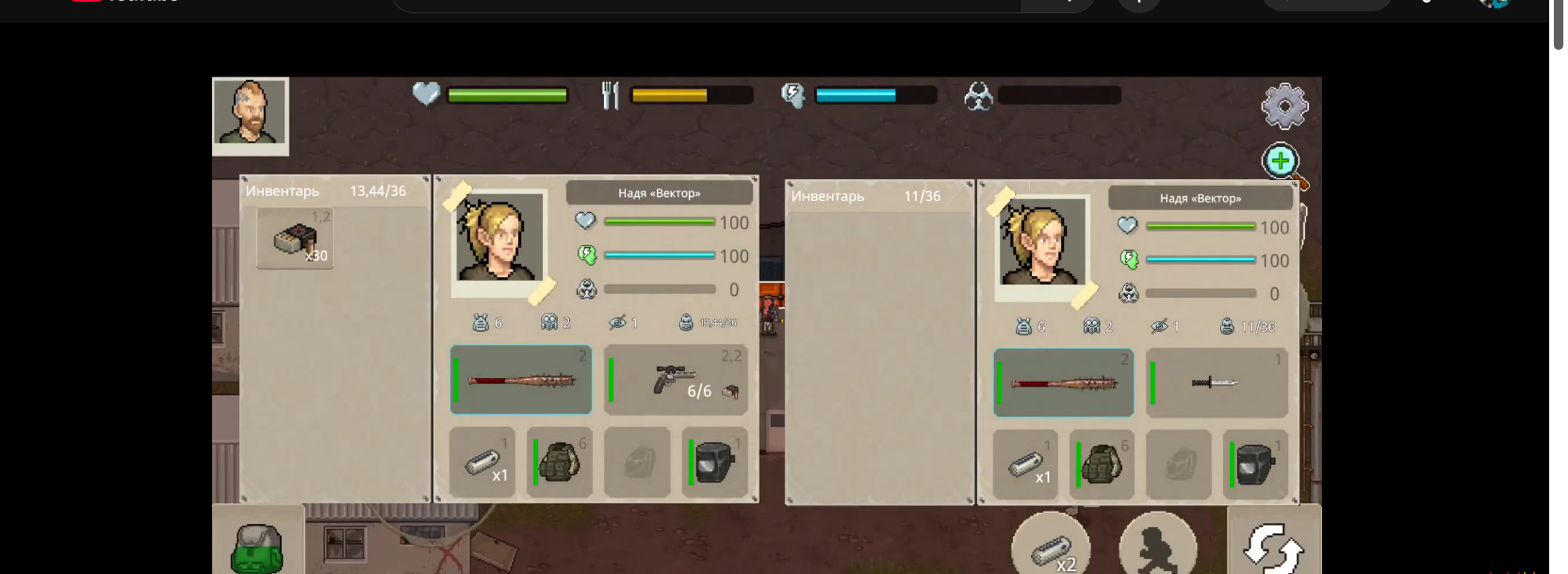Choose the revolver weapon slot with 6/6 ammo
The width and height of the screenshot is (1568, 574).
pyautogui.click(x=676, y=380)
